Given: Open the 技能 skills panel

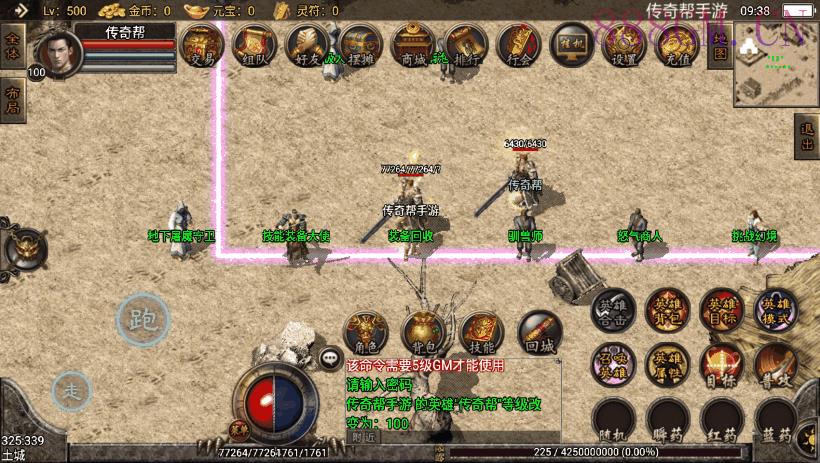Looking at the screenshot, I should [x=480, y=333].
